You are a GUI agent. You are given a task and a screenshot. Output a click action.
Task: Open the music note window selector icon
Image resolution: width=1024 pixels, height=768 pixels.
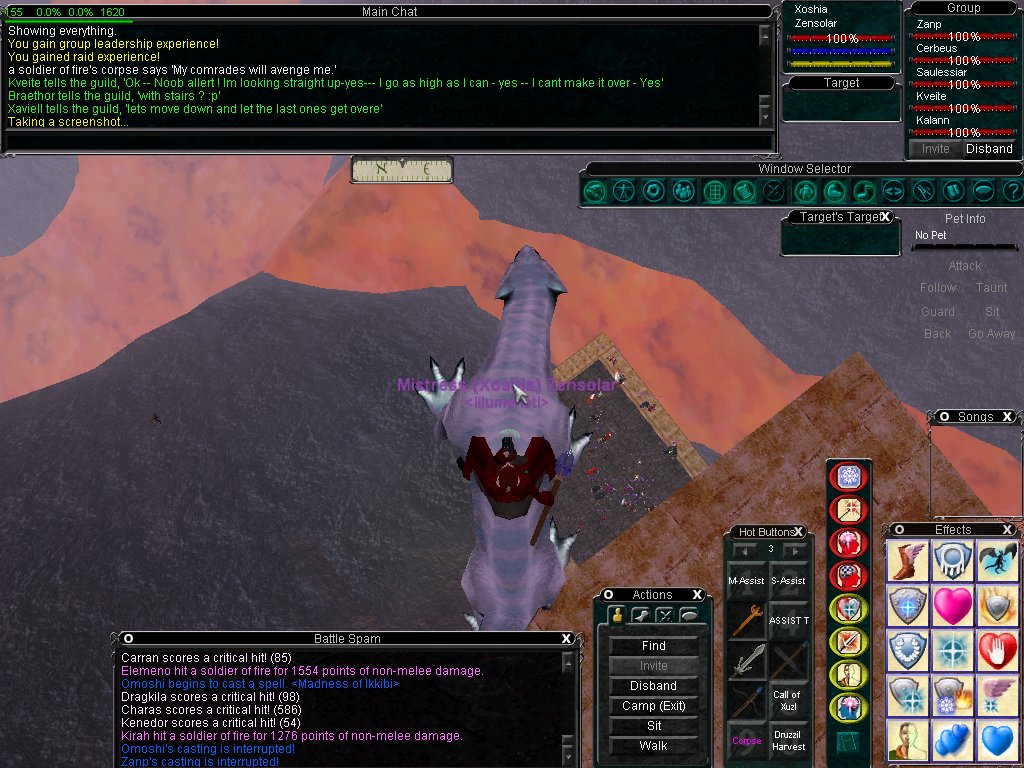tap(864, 190)
